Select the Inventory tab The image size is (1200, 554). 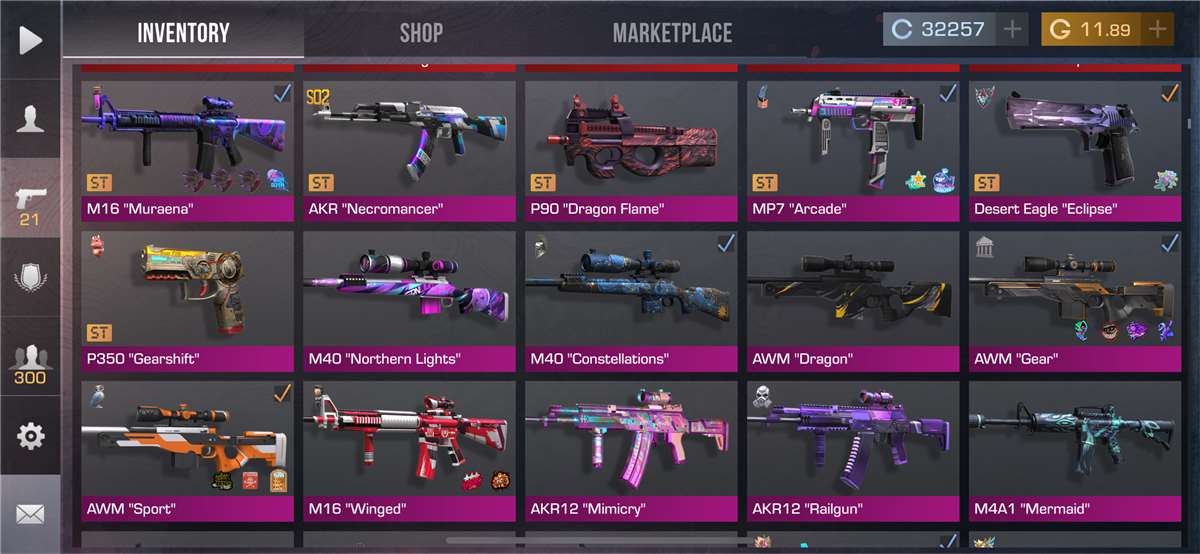(x=183, y=32)
